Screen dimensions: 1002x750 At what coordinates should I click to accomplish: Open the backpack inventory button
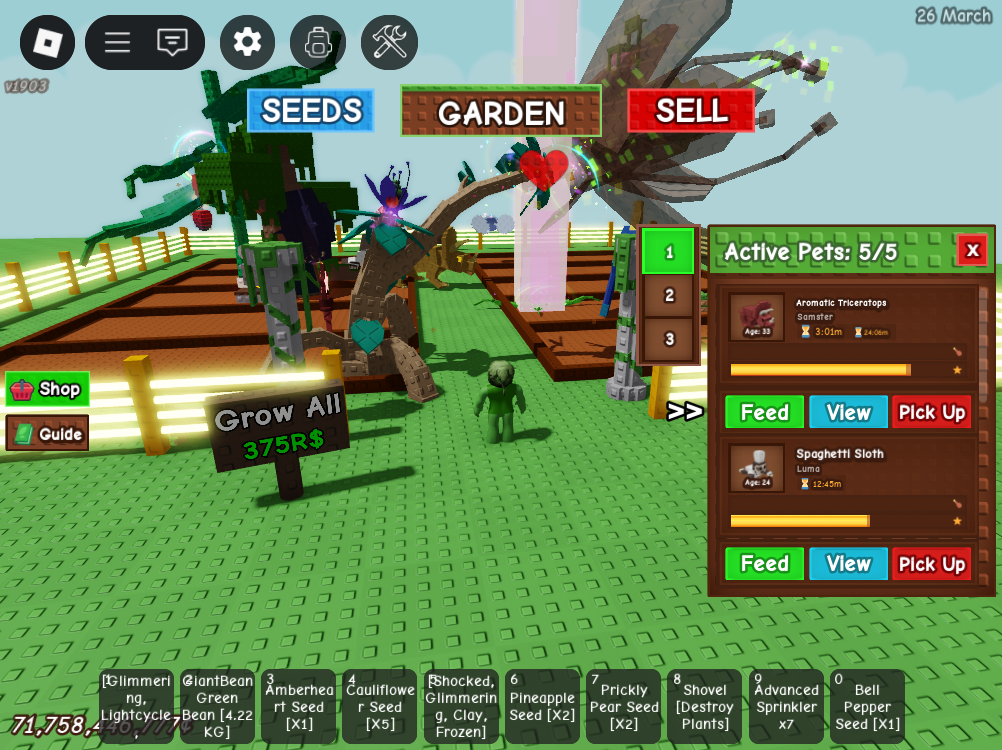click(x=318, y=42)
